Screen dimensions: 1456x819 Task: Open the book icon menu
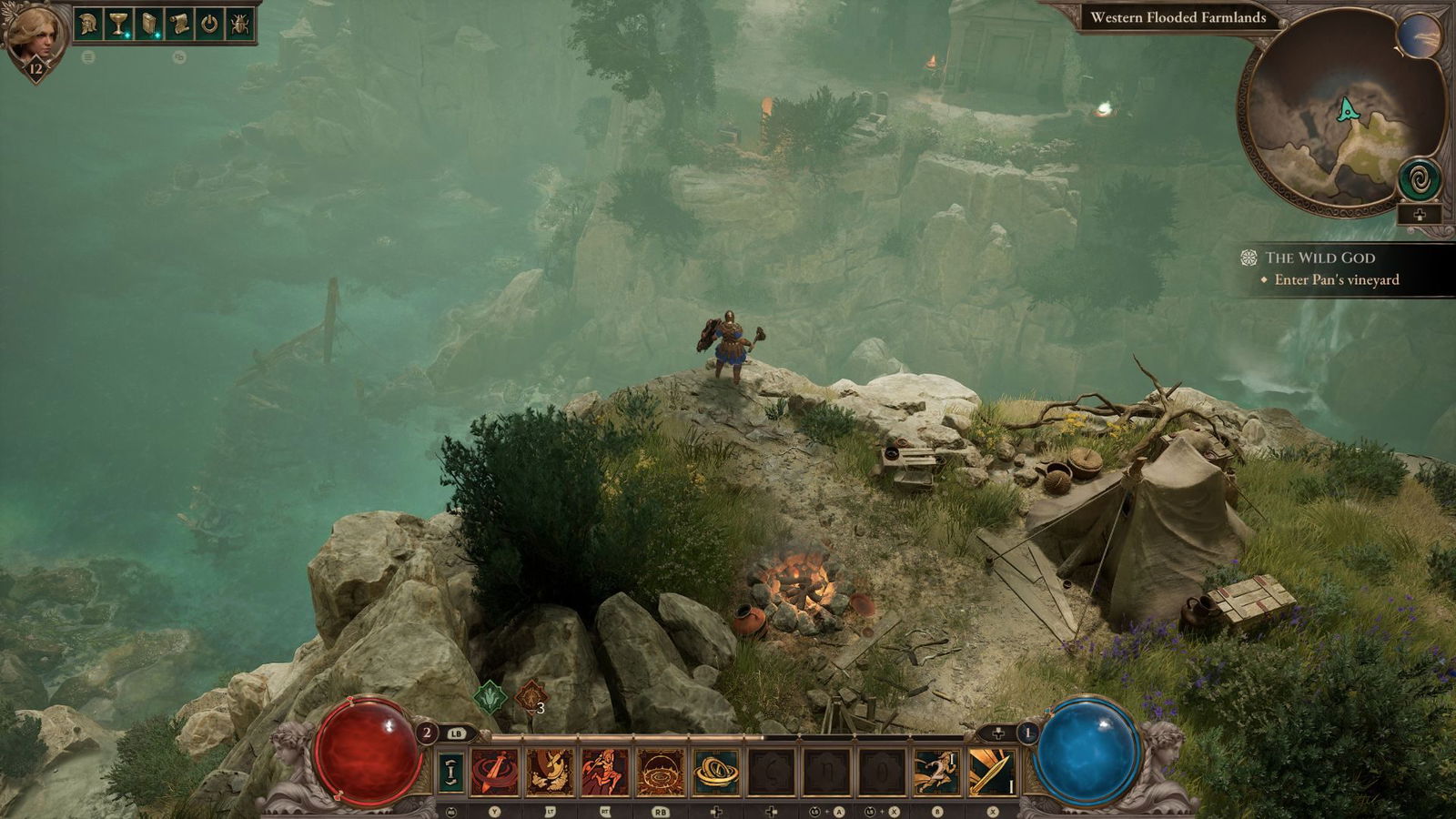click(x=149, y=24)
